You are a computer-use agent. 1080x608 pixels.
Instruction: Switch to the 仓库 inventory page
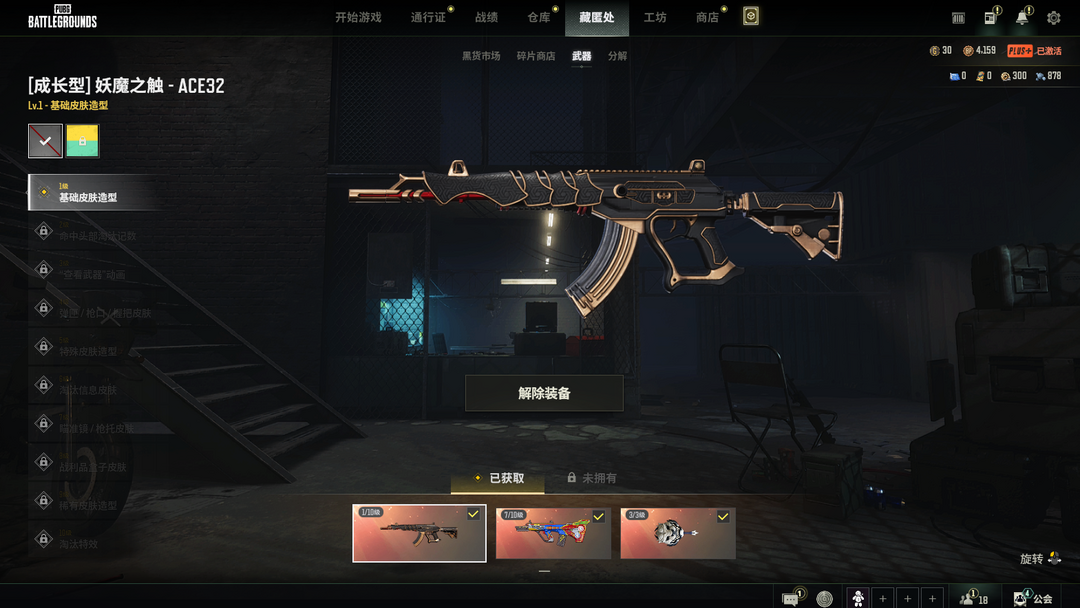point(539,18)
